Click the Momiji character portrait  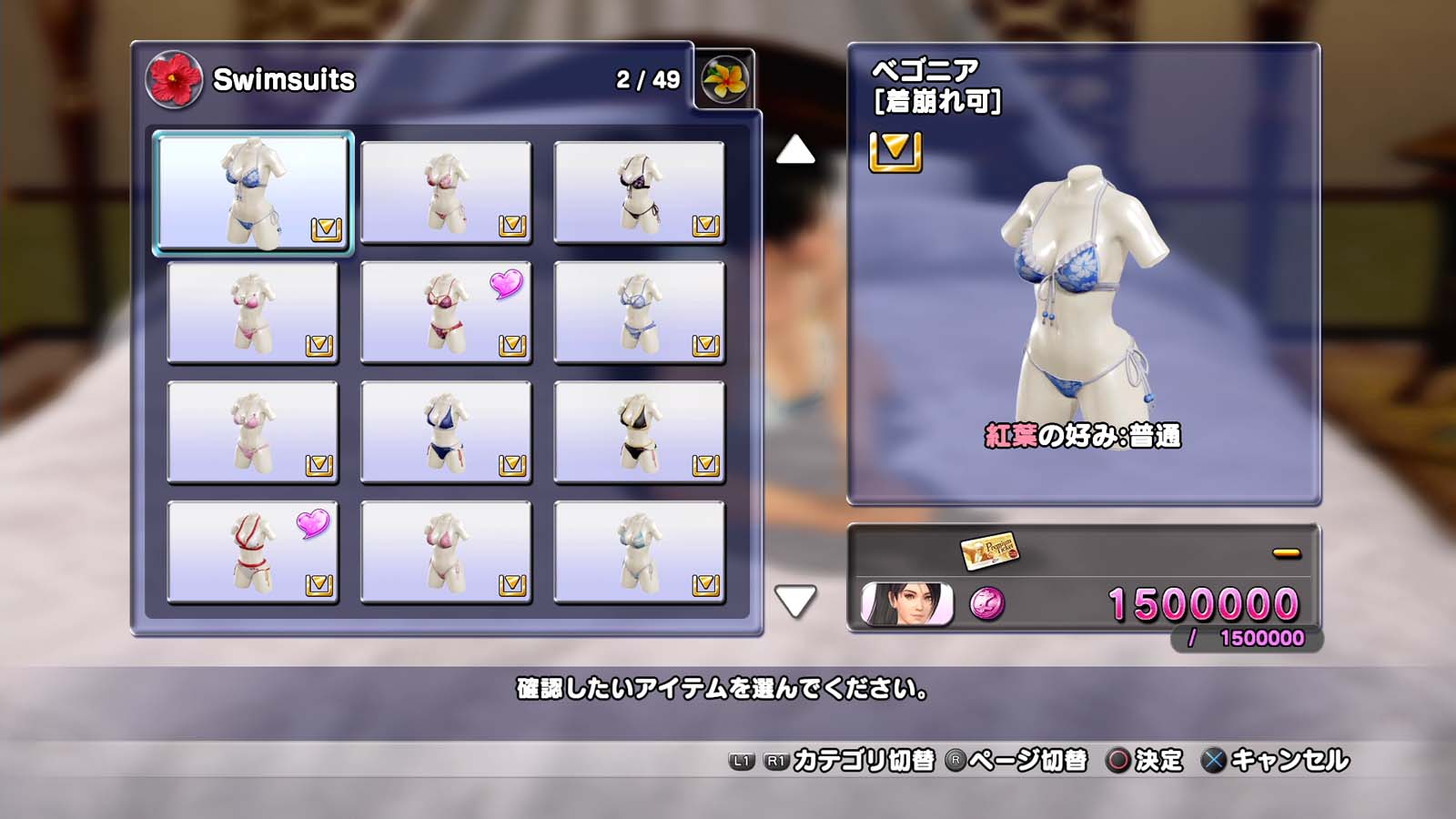coord(906,604)
